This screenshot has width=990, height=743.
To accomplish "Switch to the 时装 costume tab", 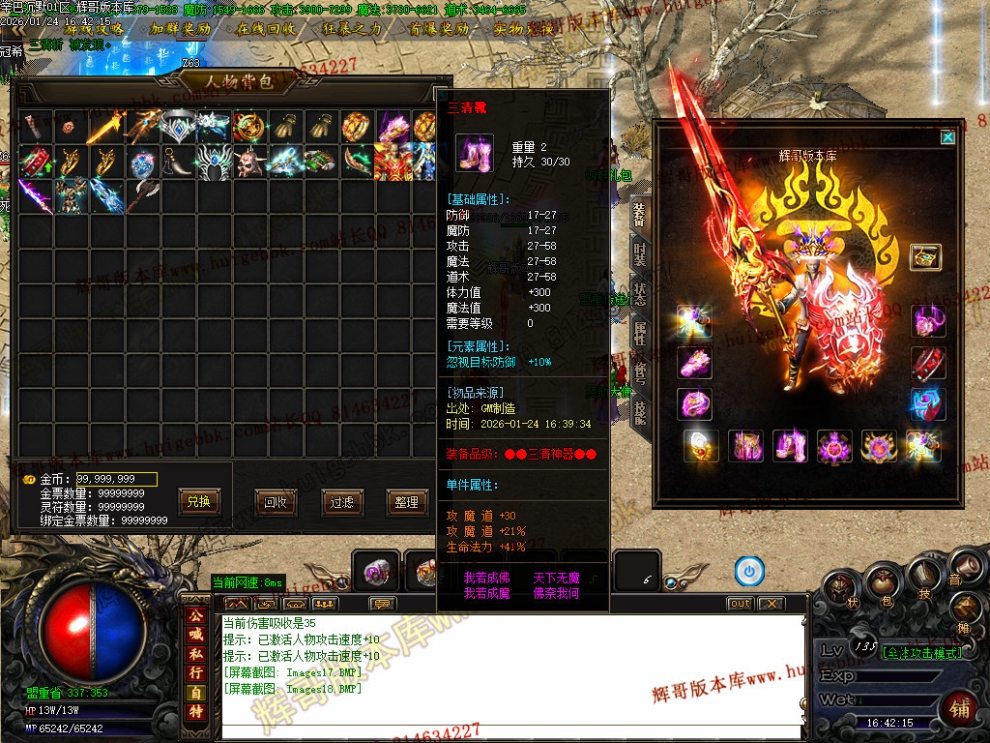I will 639,253.
